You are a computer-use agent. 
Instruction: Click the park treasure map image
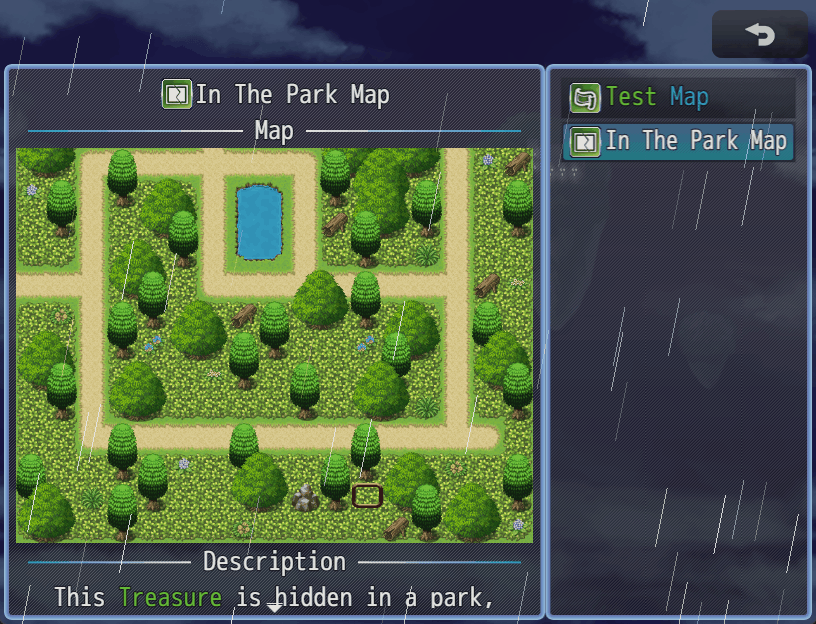[274, 345]
